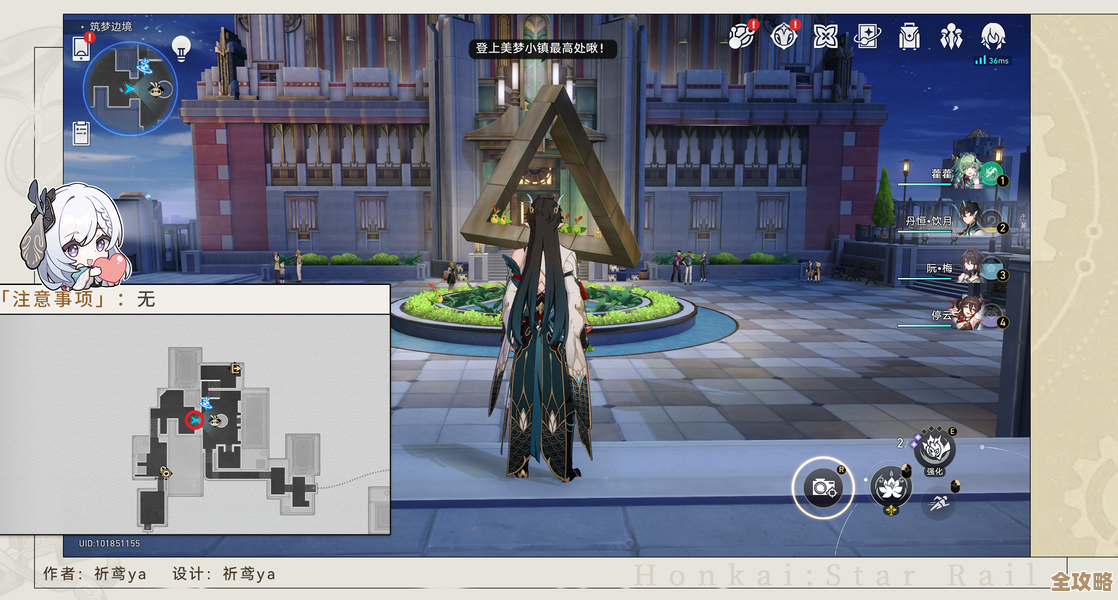Viewport: 1118px width, 600px height.
Task: Open the star card Warp icon
Action: point(867,37)
